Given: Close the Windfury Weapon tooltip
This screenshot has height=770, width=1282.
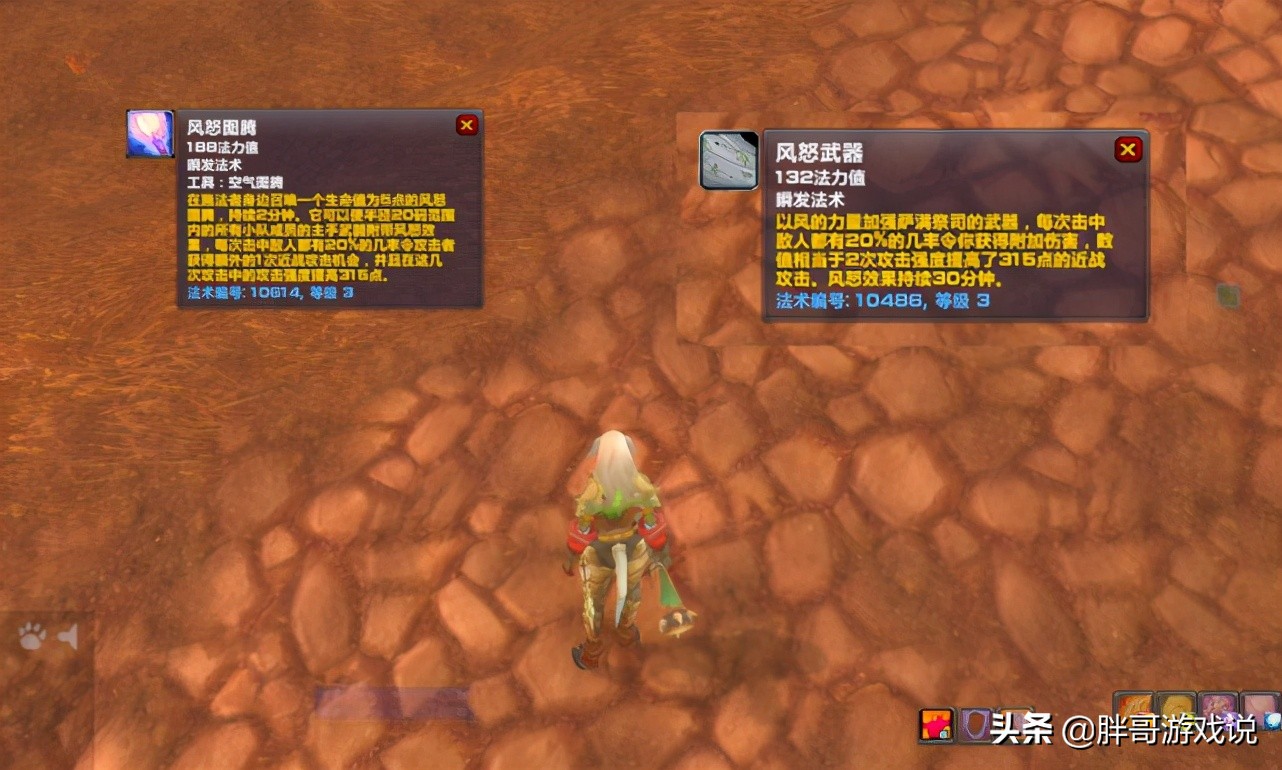Looking at the screenshot, I should (x=1128, y=148).
